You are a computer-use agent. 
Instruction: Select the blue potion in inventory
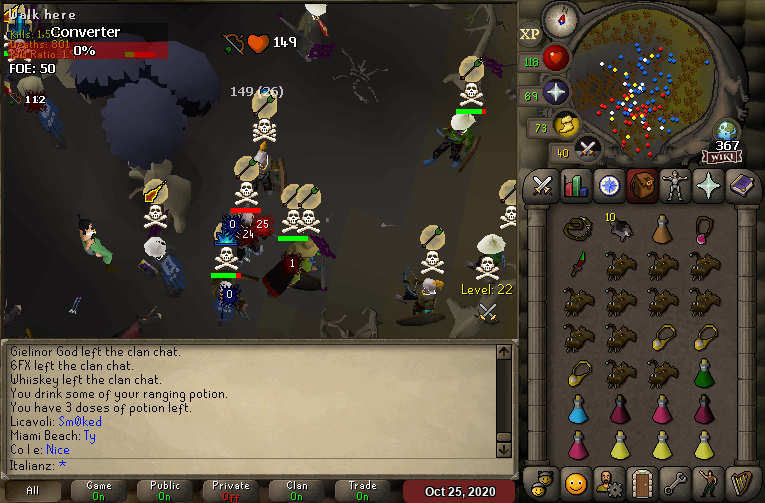(577, 407)
